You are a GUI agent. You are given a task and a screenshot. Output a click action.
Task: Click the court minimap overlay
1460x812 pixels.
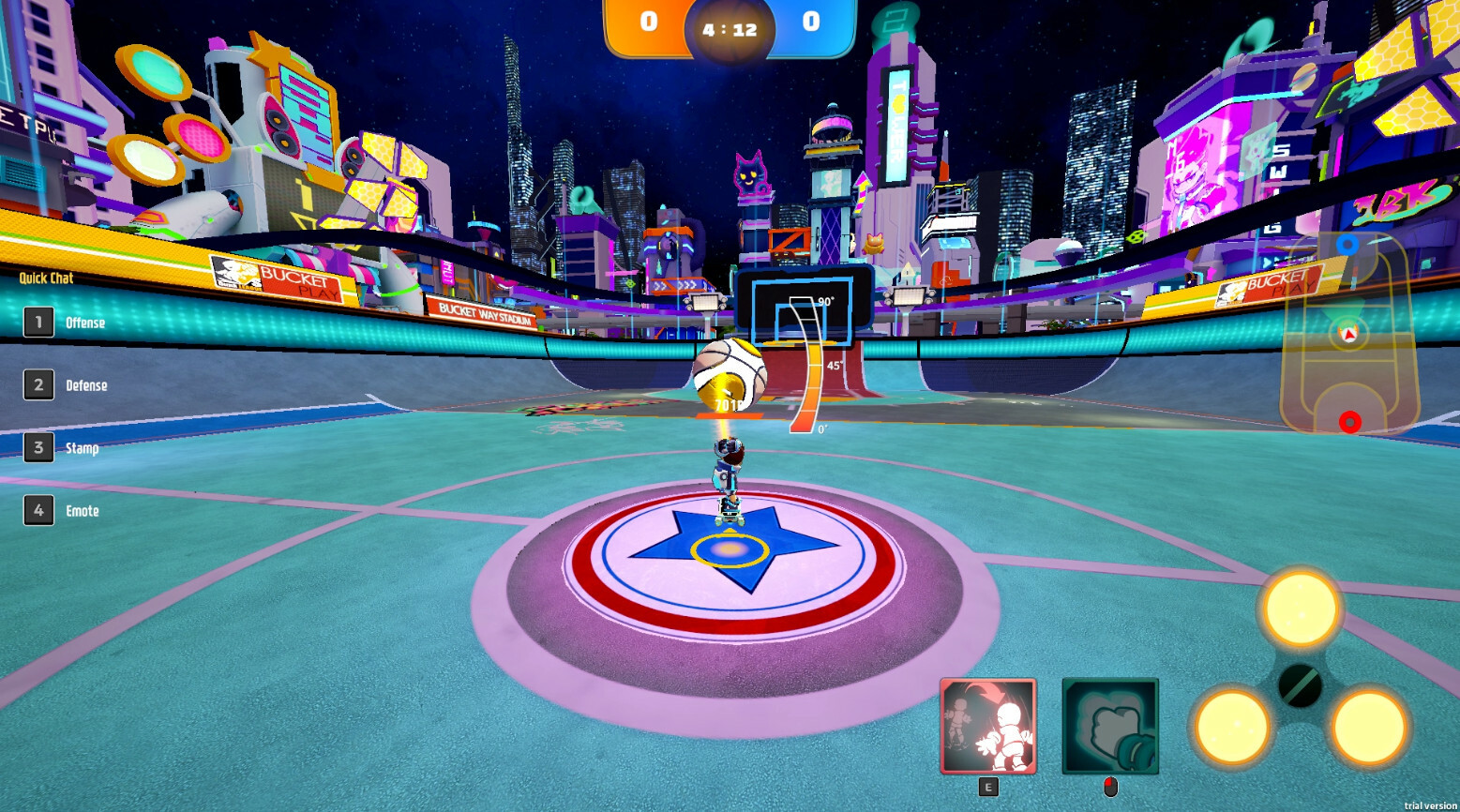pos(1348,335)
